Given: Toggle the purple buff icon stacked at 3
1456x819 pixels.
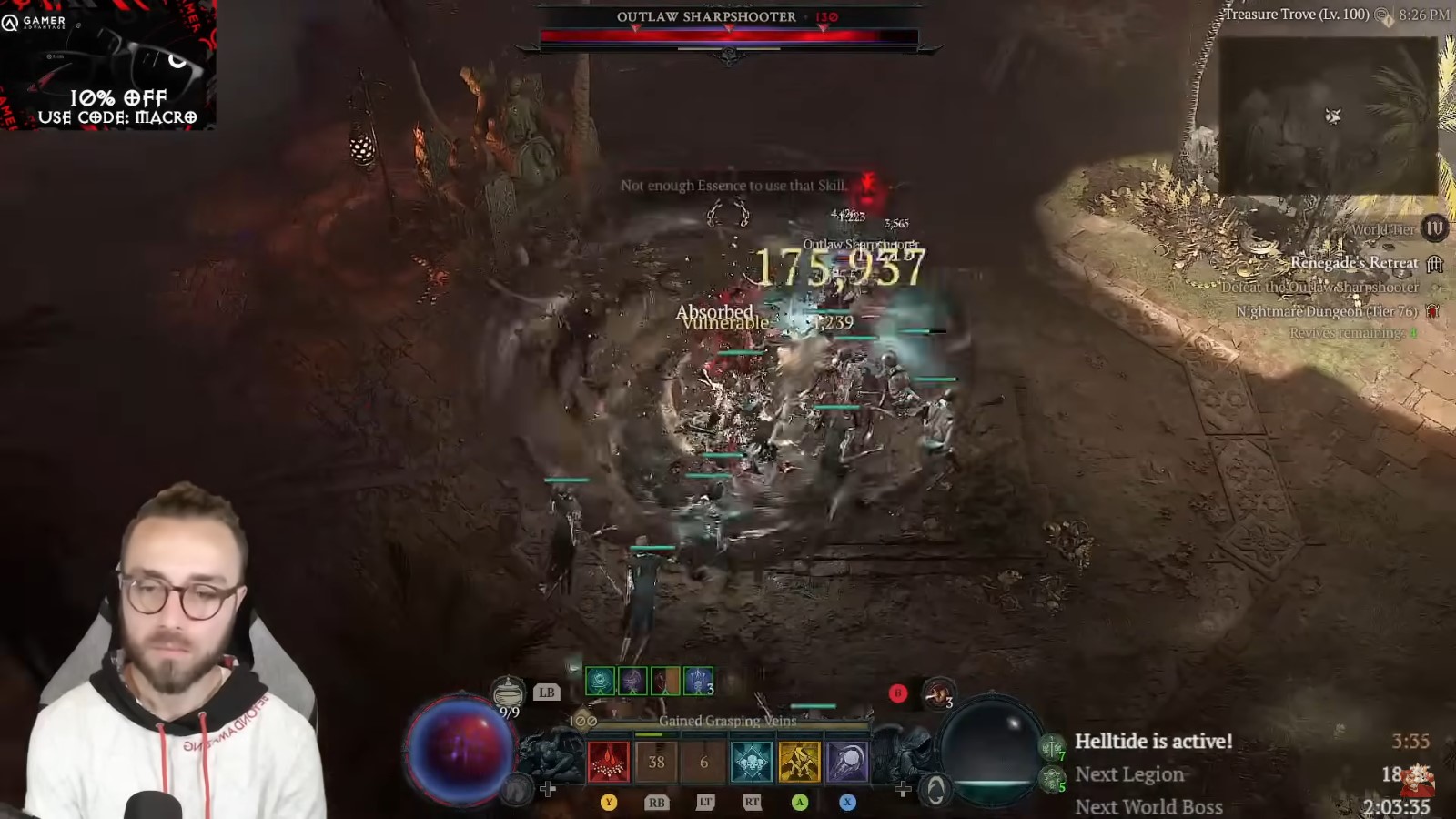Looking at the screenshot, I should pyautogui.click(x=697, y=682).
